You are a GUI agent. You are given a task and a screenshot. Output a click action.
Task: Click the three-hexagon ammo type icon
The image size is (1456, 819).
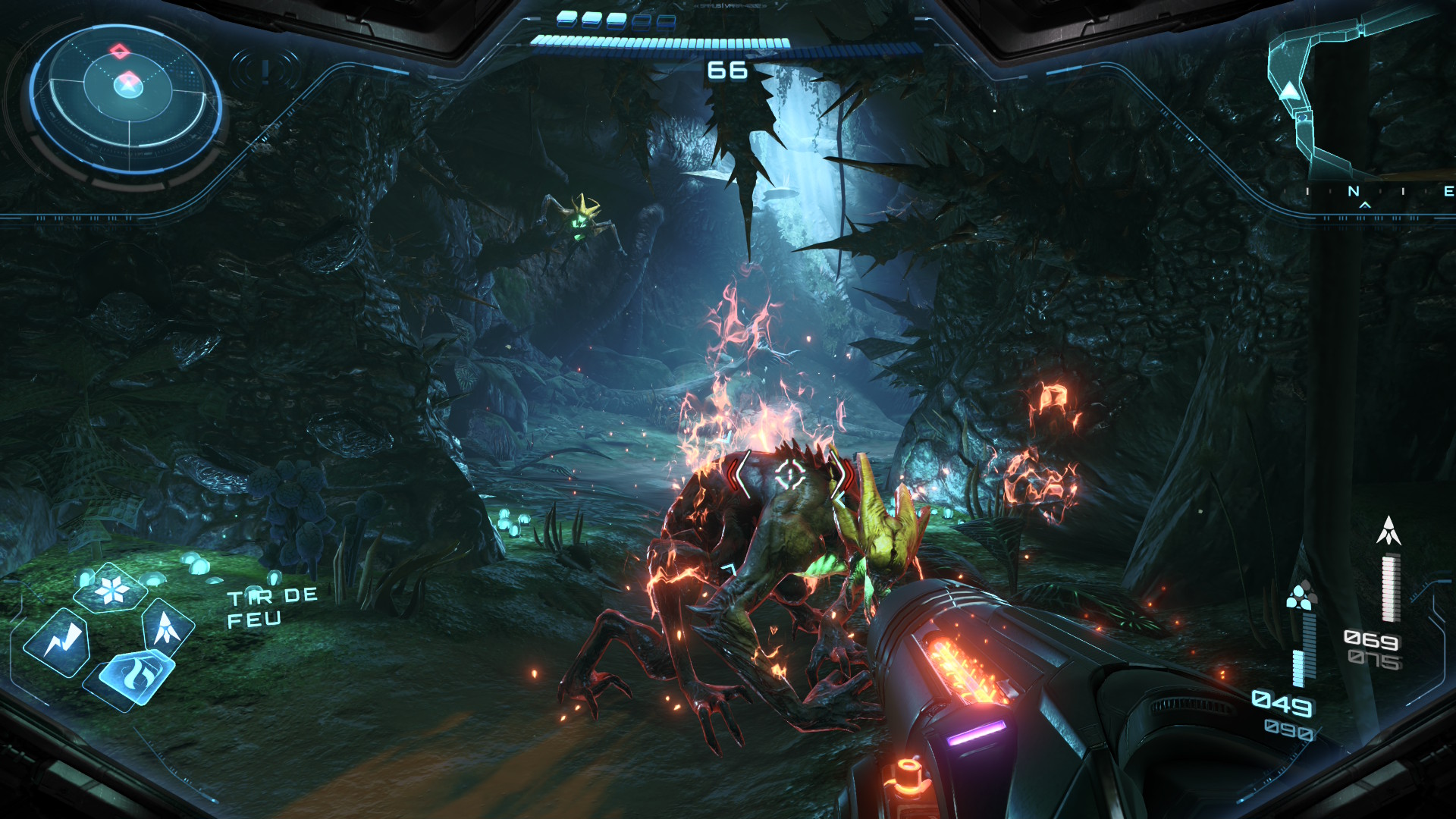pyautogui.click(x=1301, y=596)
